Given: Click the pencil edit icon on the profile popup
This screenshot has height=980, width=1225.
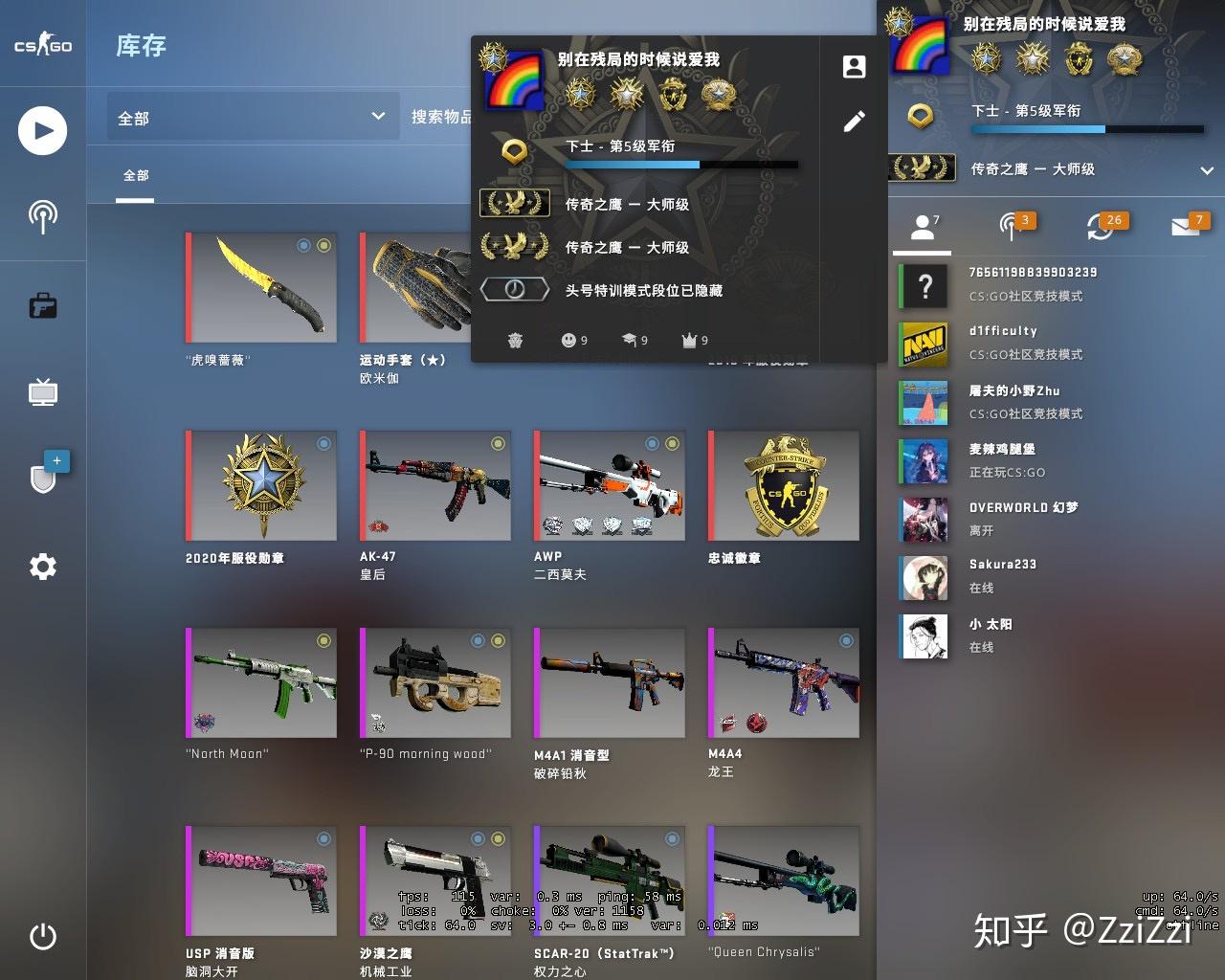Looking at the screenshot, I should (x=853, y=121).
